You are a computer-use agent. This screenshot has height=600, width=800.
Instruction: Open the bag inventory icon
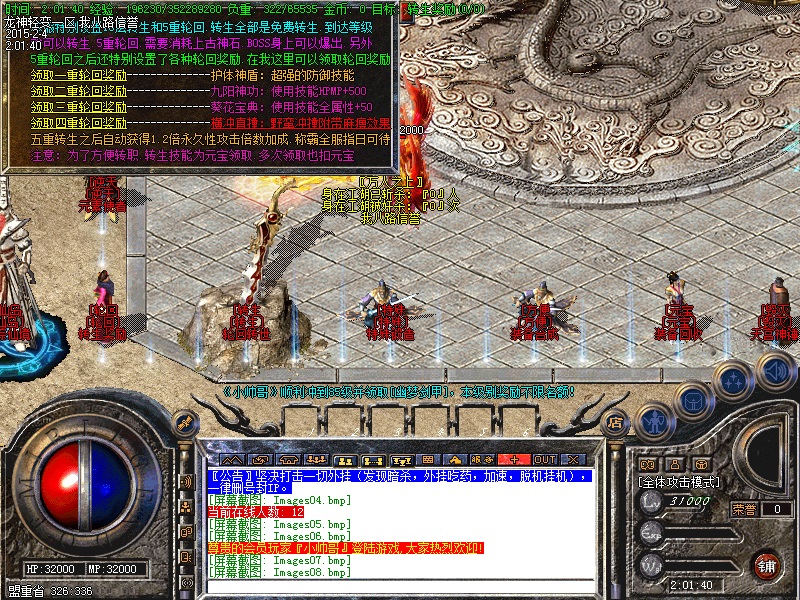pos(693,400)
